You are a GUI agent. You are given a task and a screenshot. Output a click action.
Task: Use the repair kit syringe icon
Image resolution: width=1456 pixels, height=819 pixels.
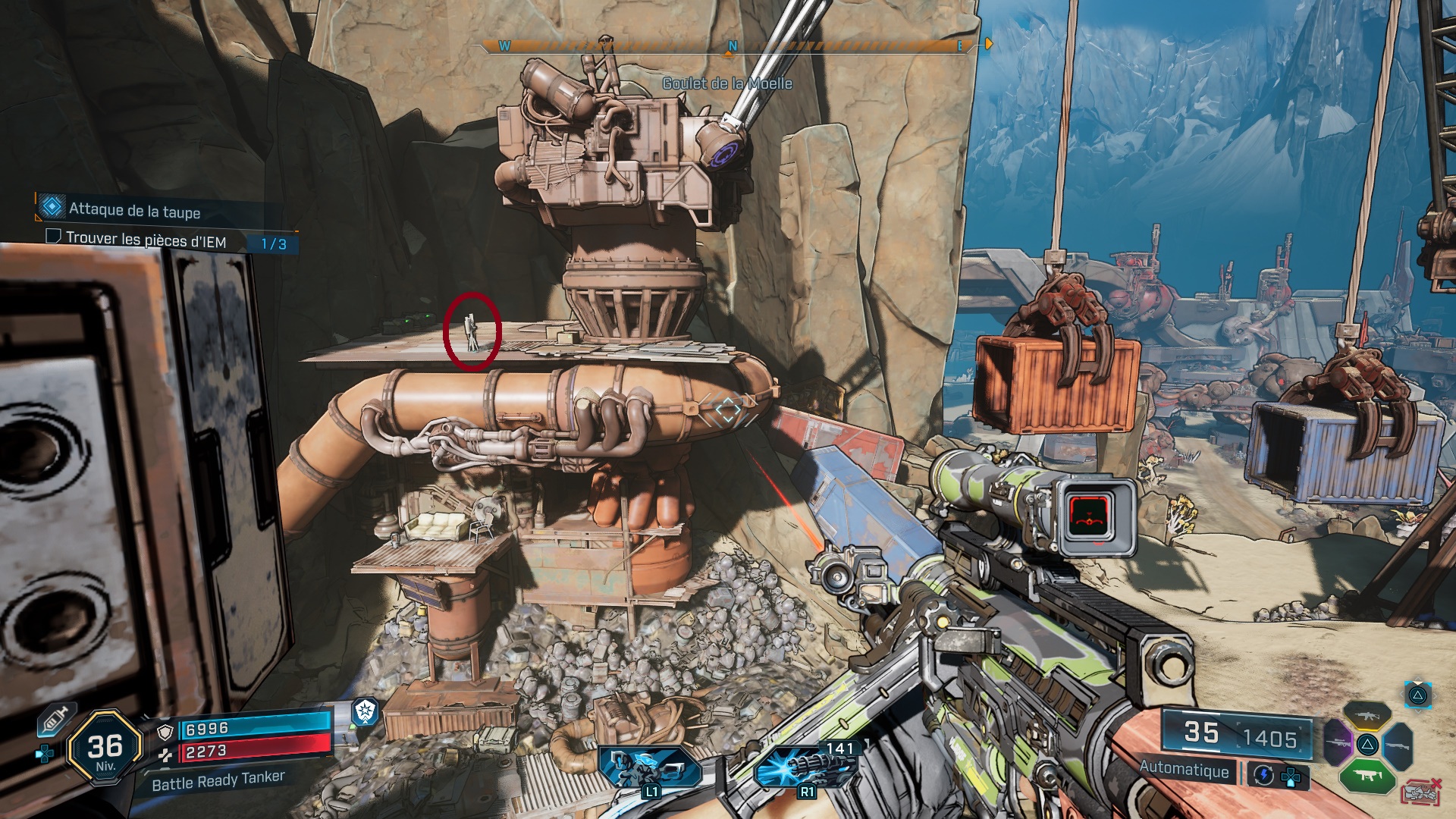click(56, 719)
